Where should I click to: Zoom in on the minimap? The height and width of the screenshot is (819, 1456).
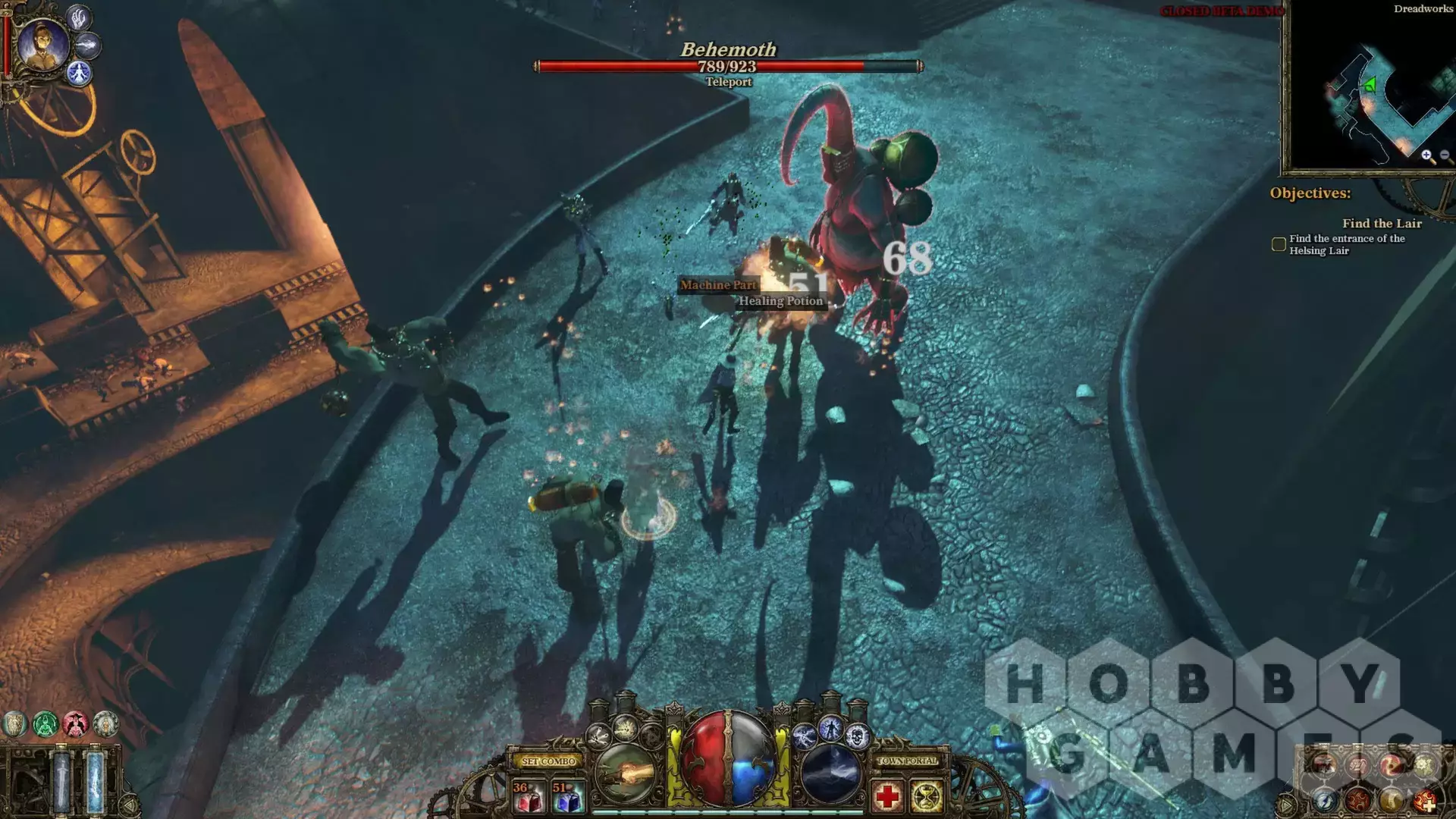[x=1427, y=155]
